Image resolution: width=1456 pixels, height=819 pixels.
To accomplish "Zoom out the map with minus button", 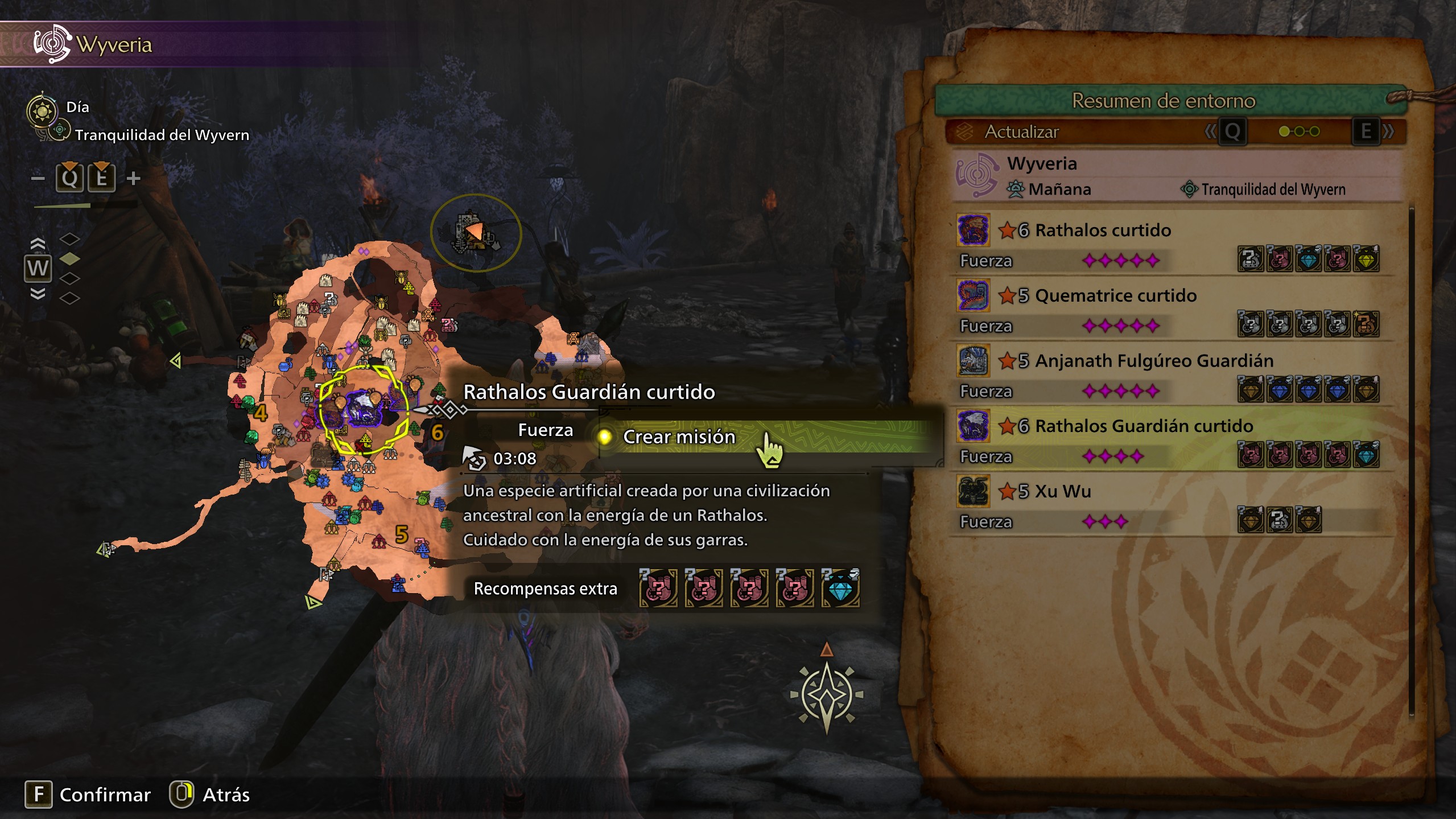I will 38,179.
